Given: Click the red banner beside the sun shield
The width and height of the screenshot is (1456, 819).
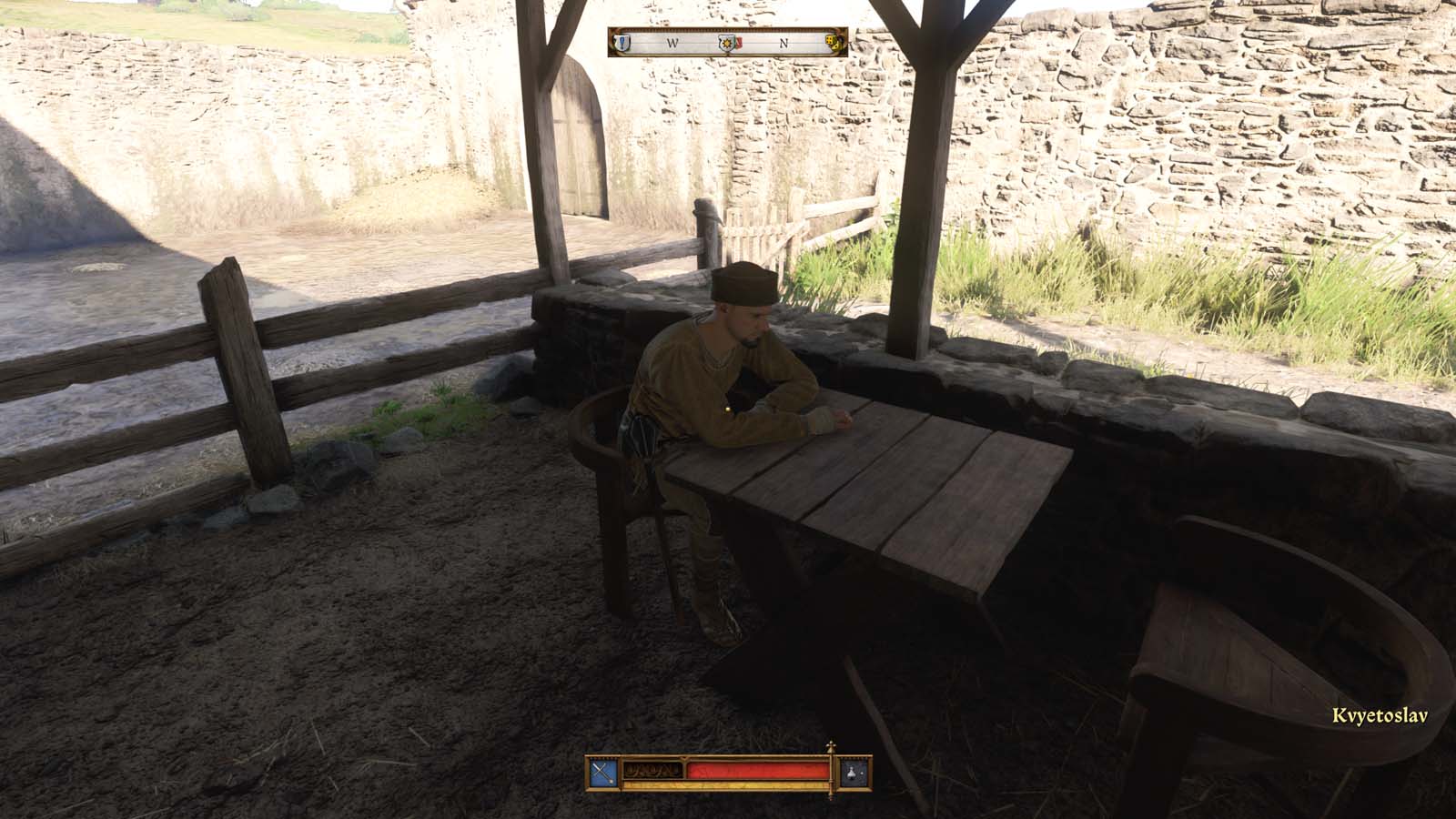Looking at the screenshot, I should pos(740,41).
